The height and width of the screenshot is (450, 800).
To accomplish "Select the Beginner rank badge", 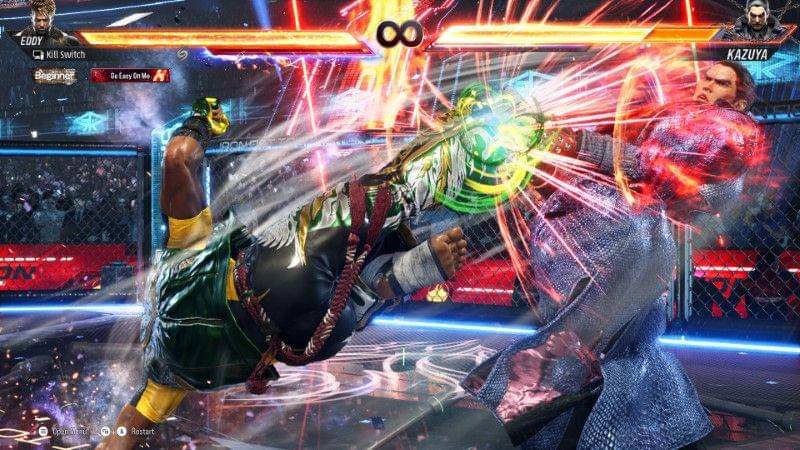I will tap(55, 75).
